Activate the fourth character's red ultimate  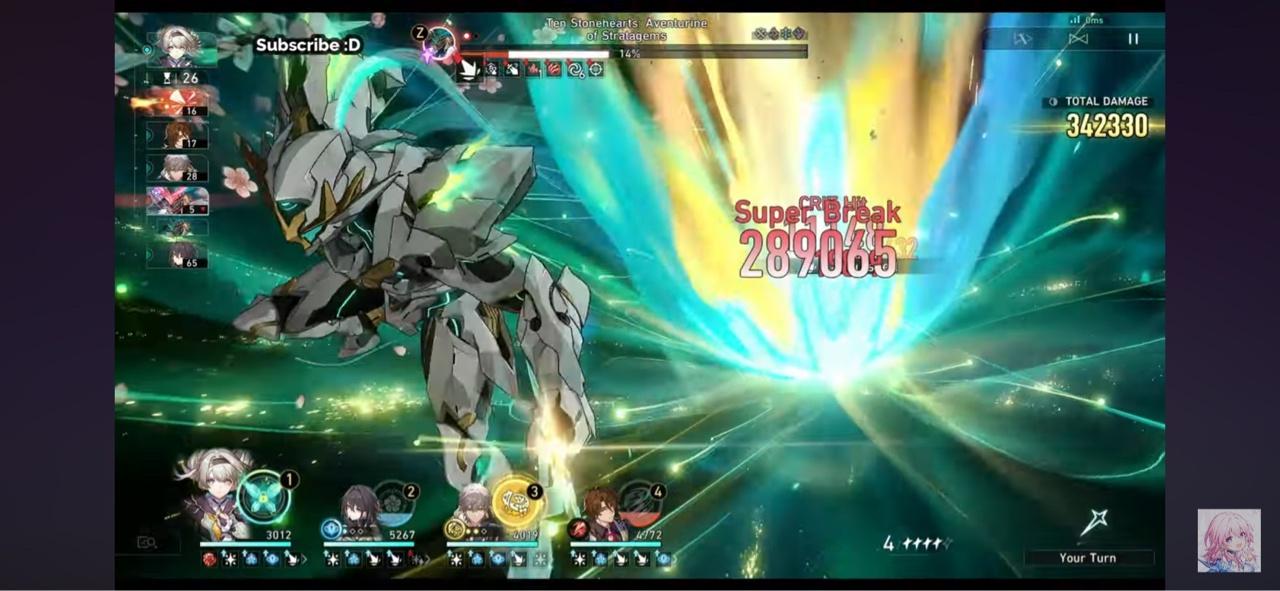point(640,505)
